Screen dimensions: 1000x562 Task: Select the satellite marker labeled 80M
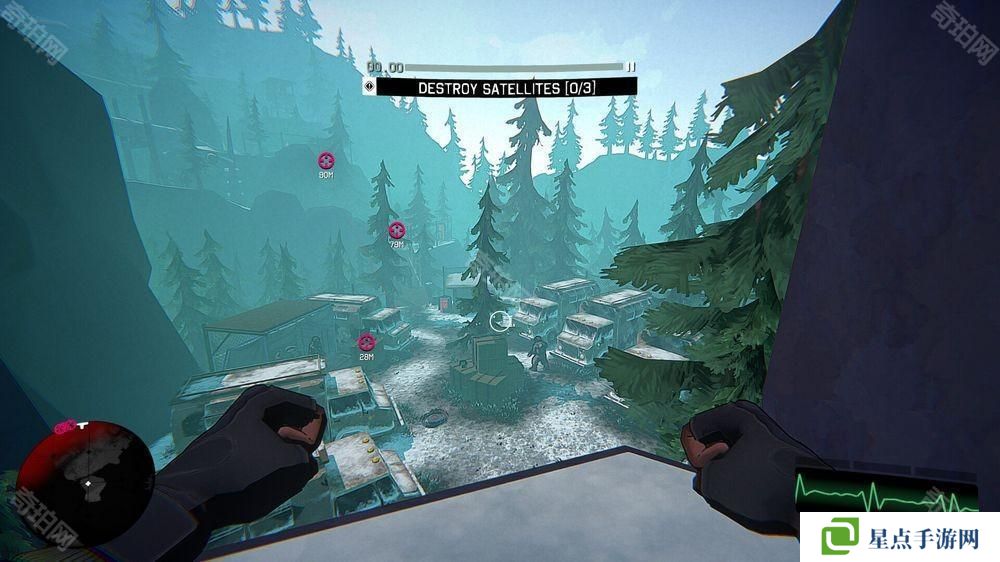coord(326,160)
